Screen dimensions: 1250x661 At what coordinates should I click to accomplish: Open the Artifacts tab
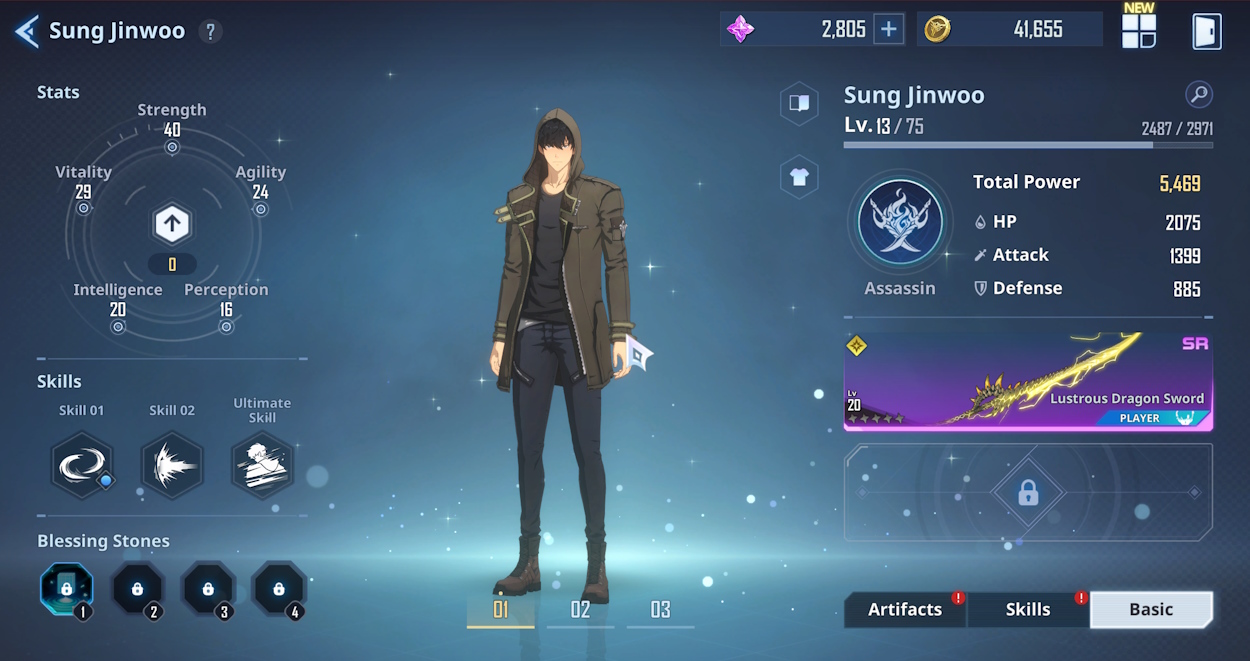pos(904,609)
